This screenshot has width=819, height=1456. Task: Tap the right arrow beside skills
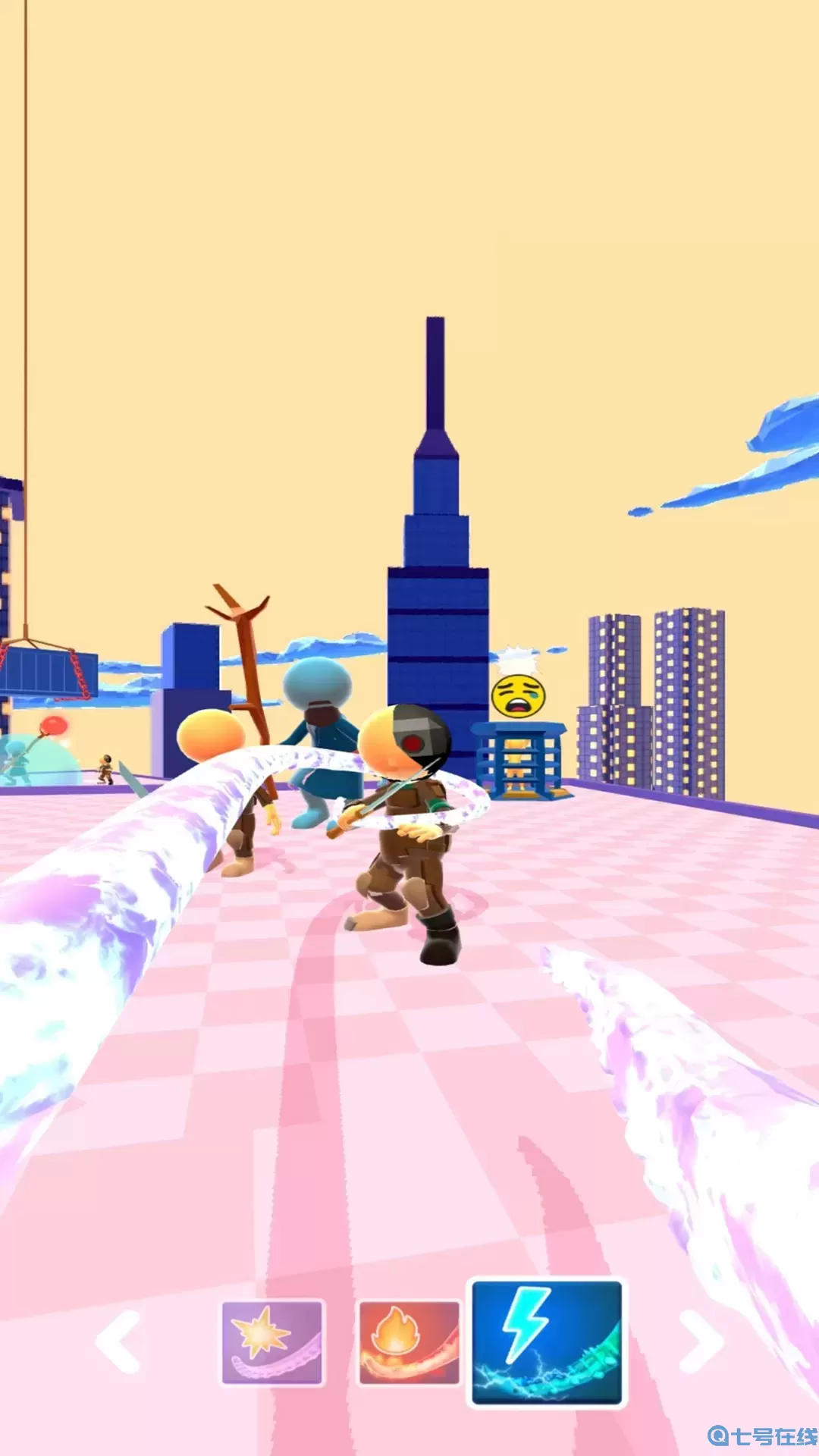point(701,1341)
